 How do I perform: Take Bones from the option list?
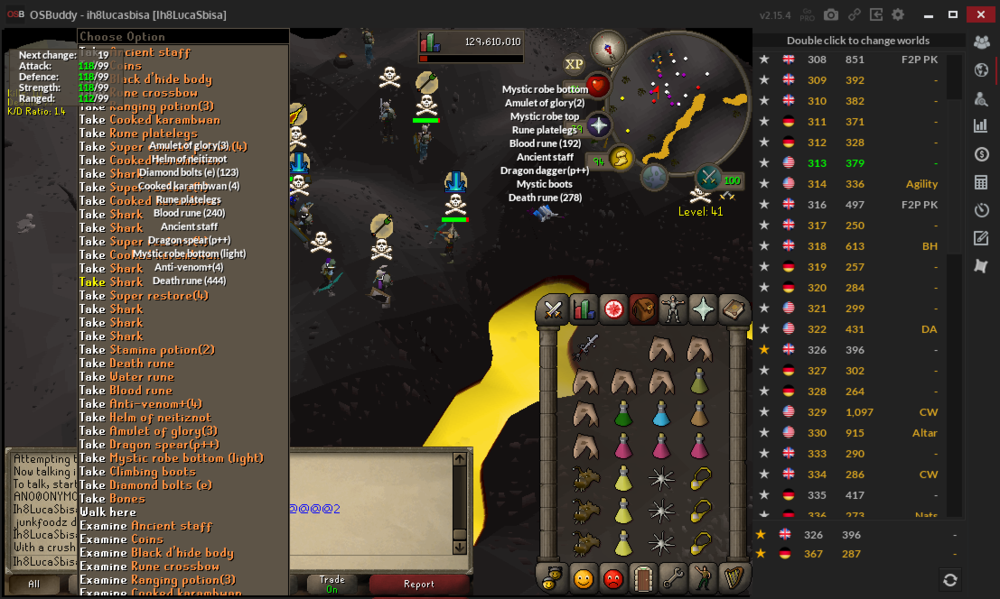click(x=112, y=498)
